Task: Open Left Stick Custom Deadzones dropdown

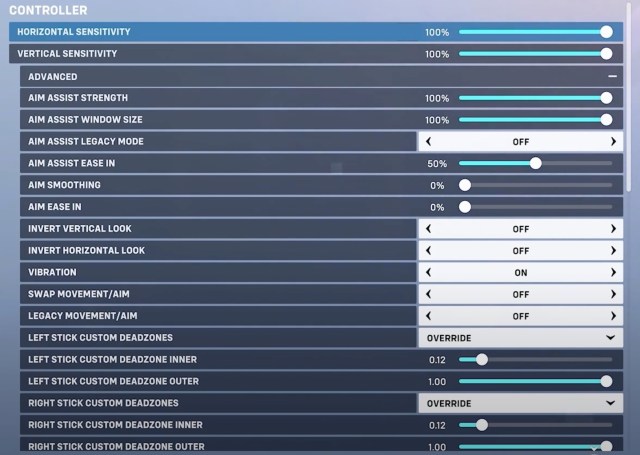Action: (x=520, y=338)
